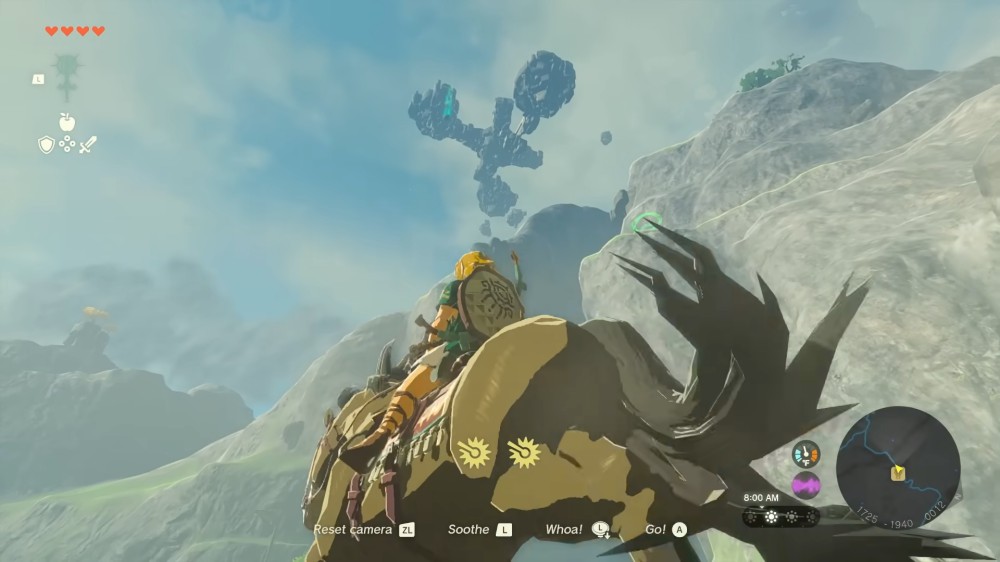
Task: Open the circular minimap
Action: [x=897, y=468]
